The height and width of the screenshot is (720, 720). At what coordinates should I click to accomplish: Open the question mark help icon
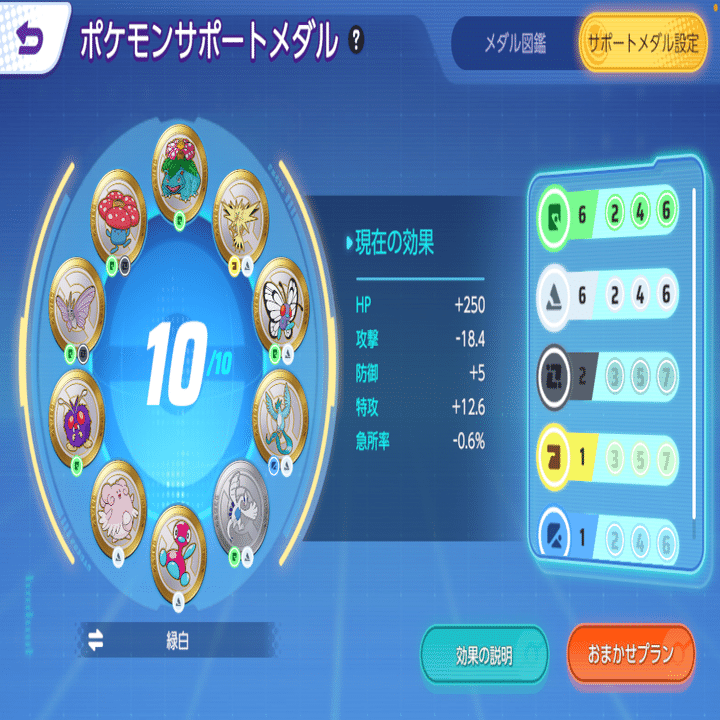357,40
